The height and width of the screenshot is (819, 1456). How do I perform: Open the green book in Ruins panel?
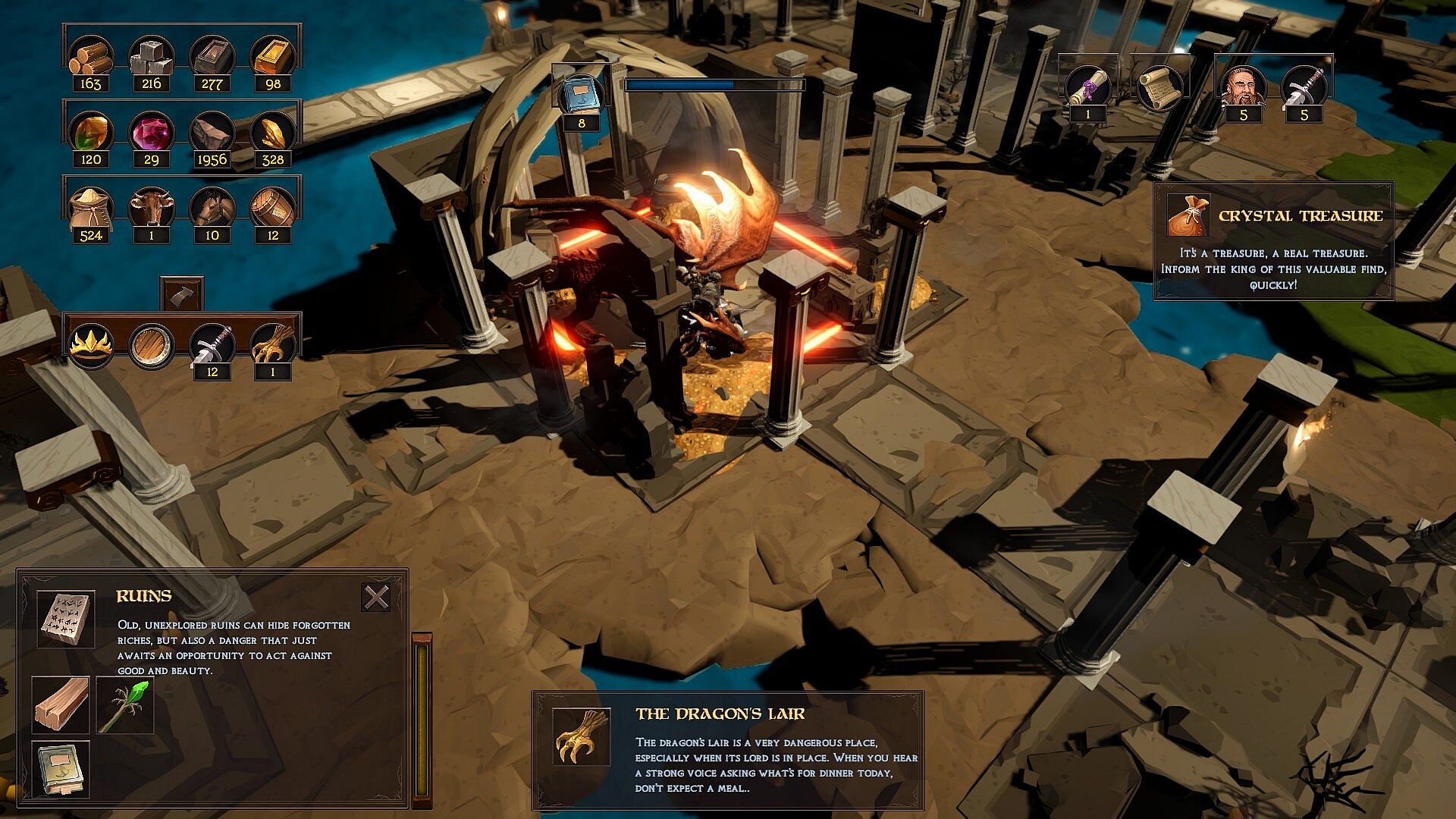pos(61,769)
